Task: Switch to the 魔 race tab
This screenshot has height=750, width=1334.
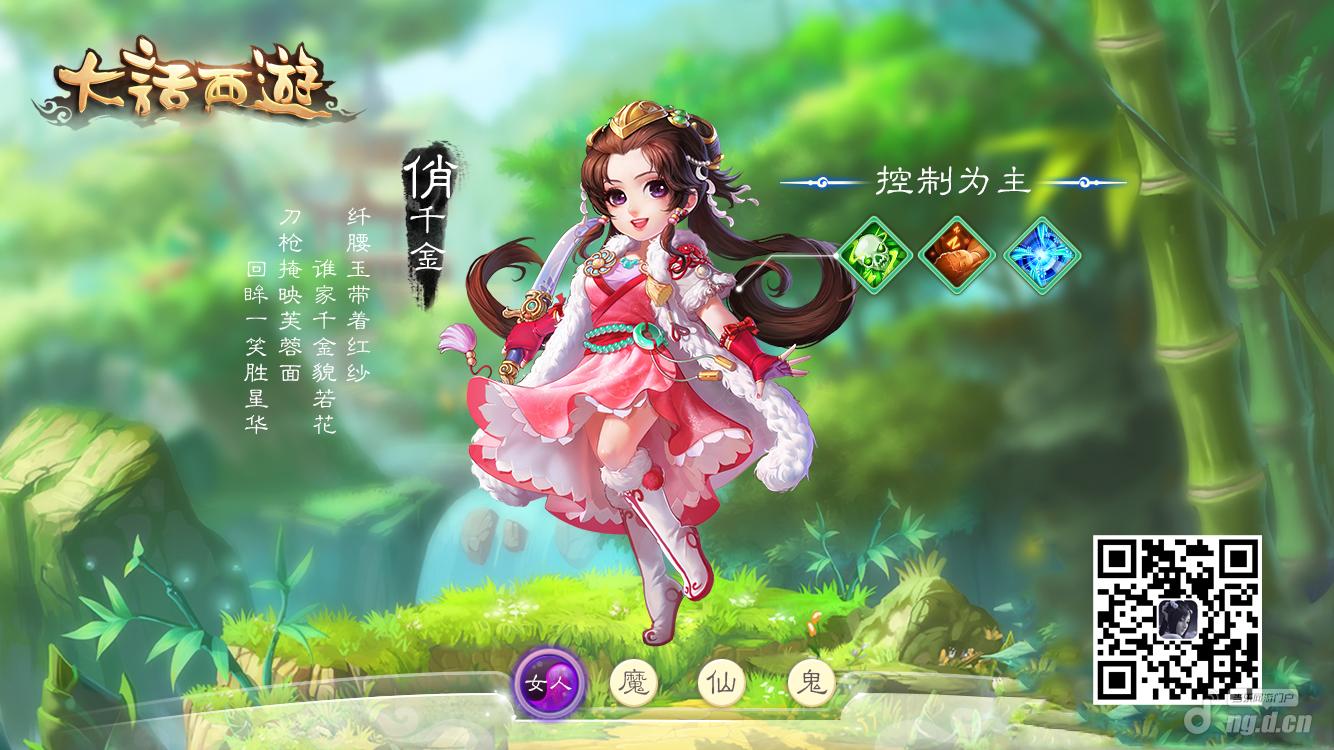Action: (x=636, y=684)
